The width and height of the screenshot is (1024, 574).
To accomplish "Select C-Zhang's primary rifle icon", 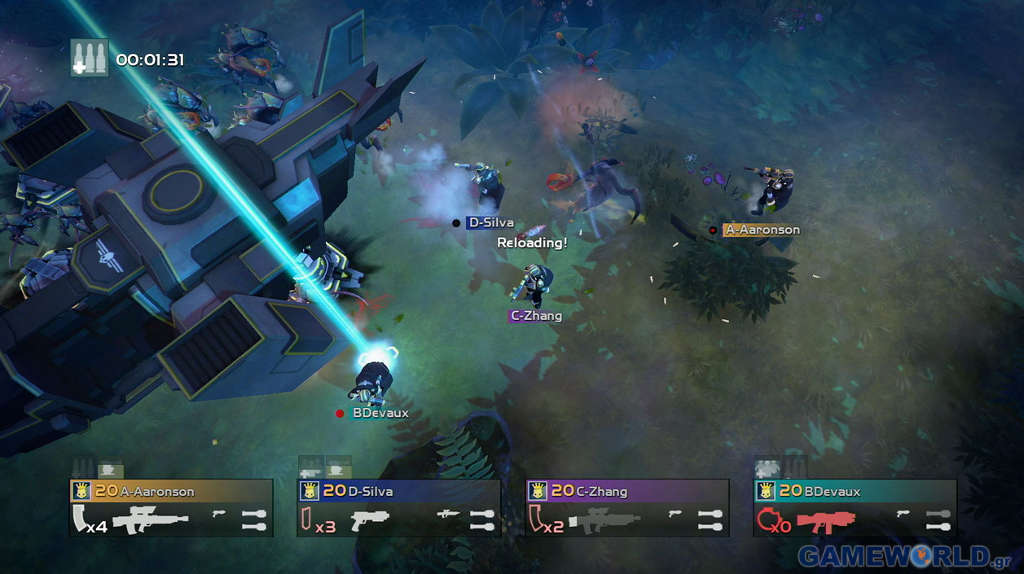I will pos(604,519).
